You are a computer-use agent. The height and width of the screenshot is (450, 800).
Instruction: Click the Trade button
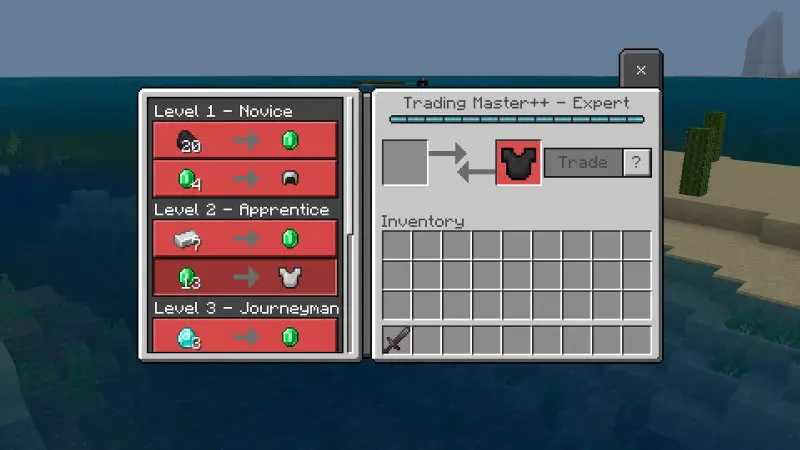(x=583, y=162)
